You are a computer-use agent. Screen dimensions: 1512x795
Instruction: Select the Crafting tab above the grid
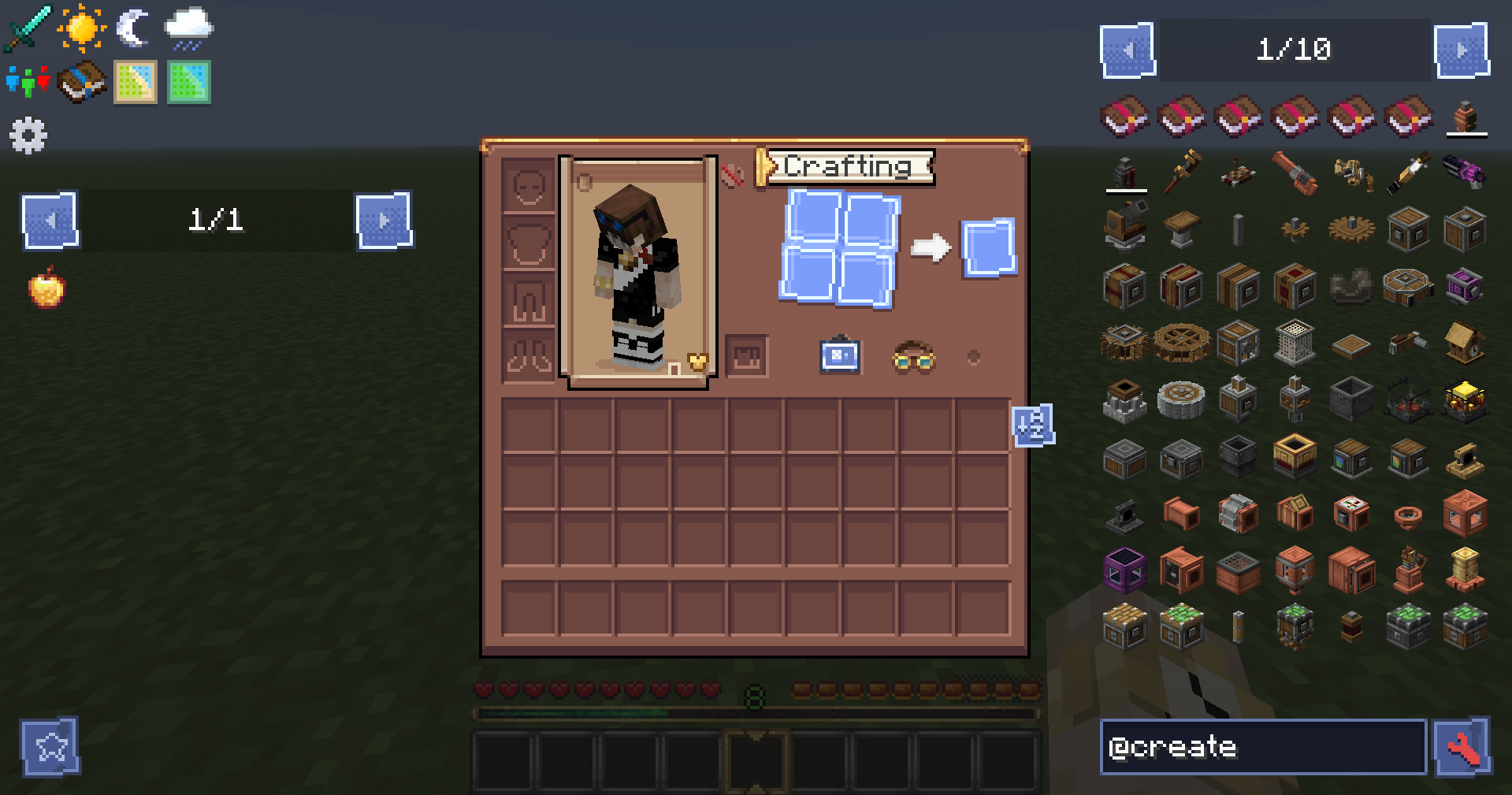pos(847,165)
